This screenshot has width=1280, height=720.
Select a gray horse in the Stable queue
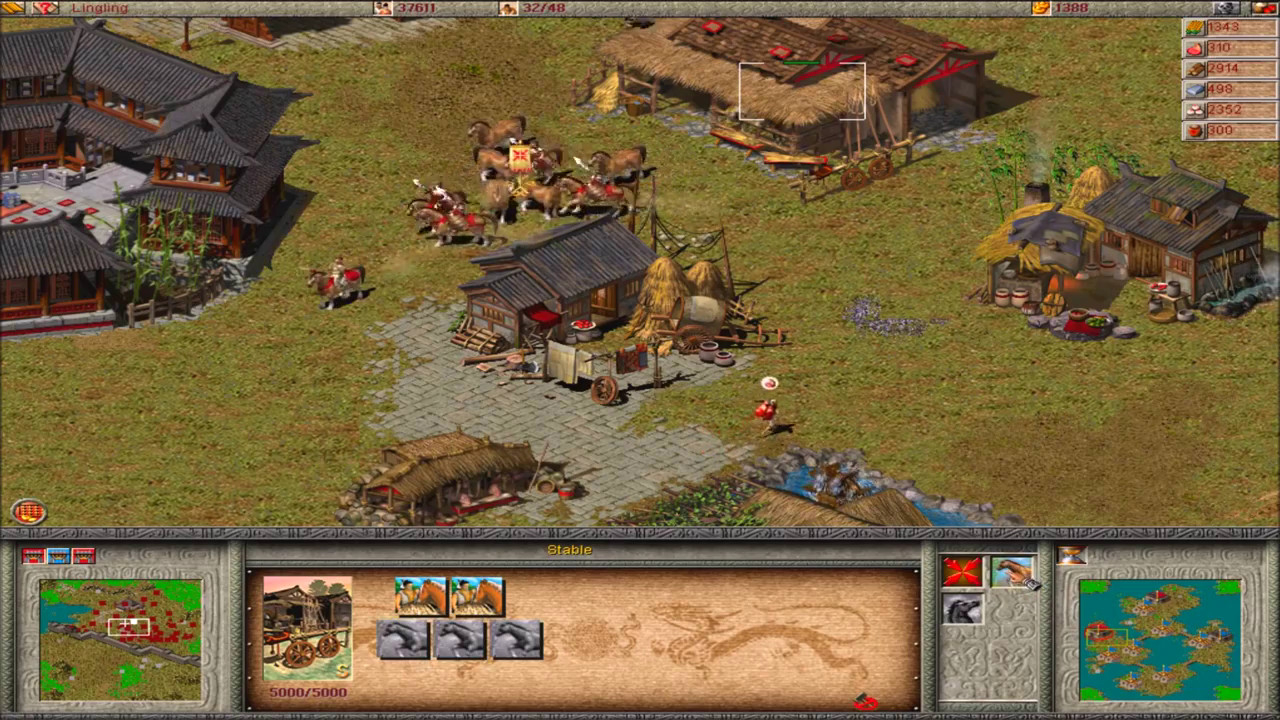[405, 639]
